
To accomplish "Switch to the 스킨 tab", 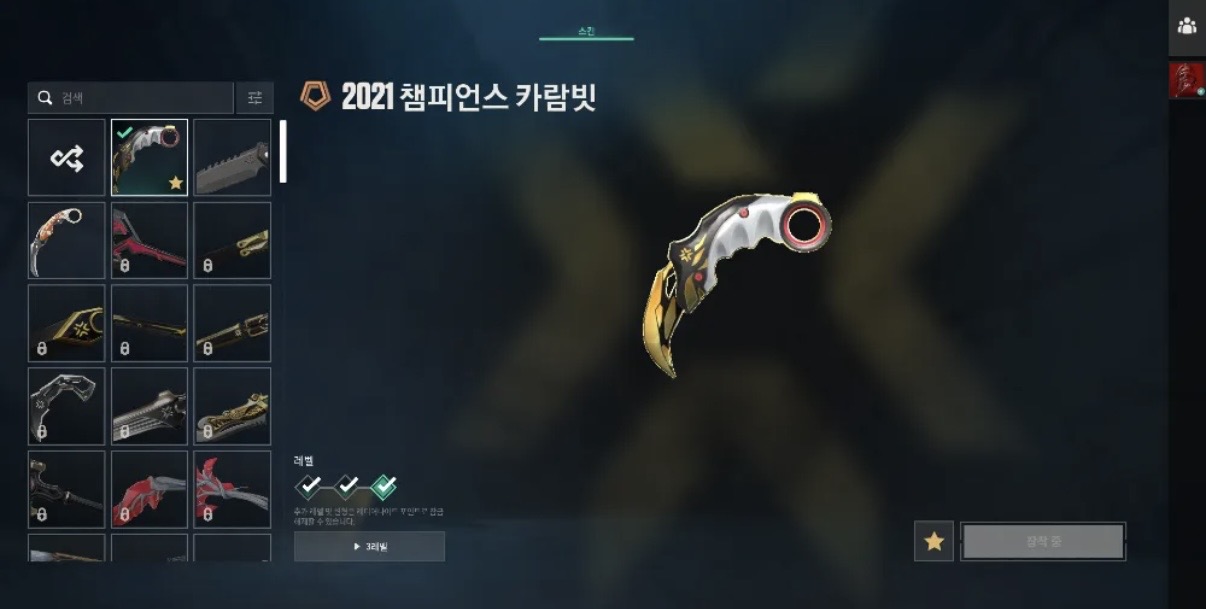I will 586,33.
